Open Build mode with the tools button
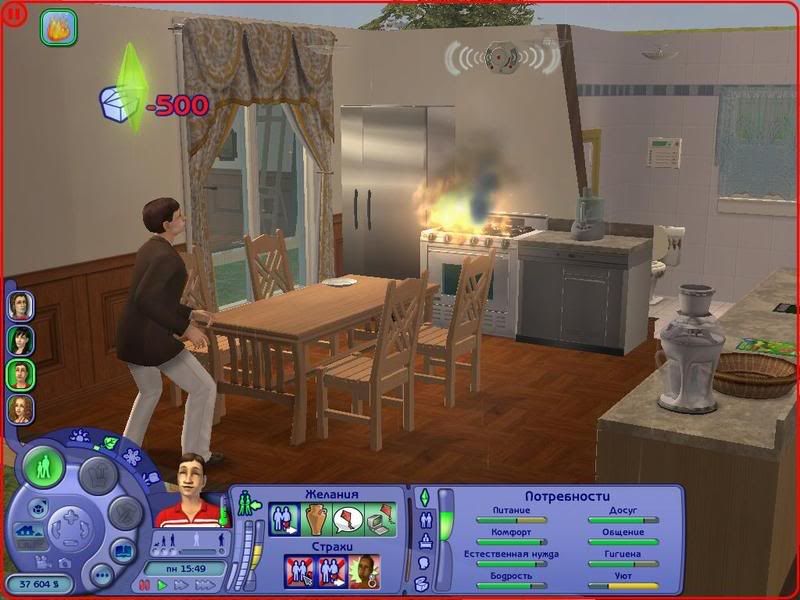The width and height of the screenshot is (800, 600). (124, 513)
